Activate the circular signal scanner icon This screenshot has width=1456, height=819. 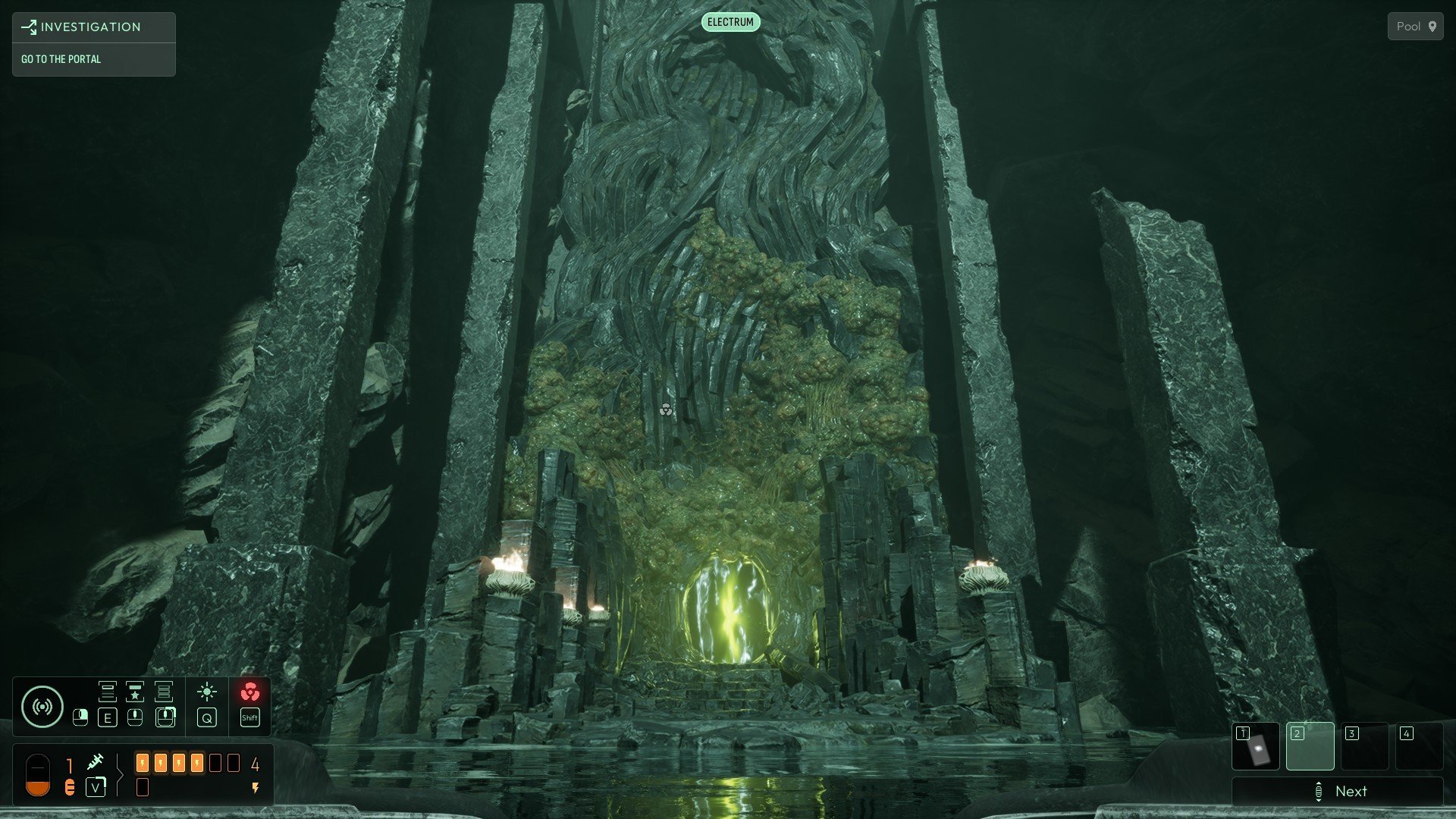(x=42, y=707)
